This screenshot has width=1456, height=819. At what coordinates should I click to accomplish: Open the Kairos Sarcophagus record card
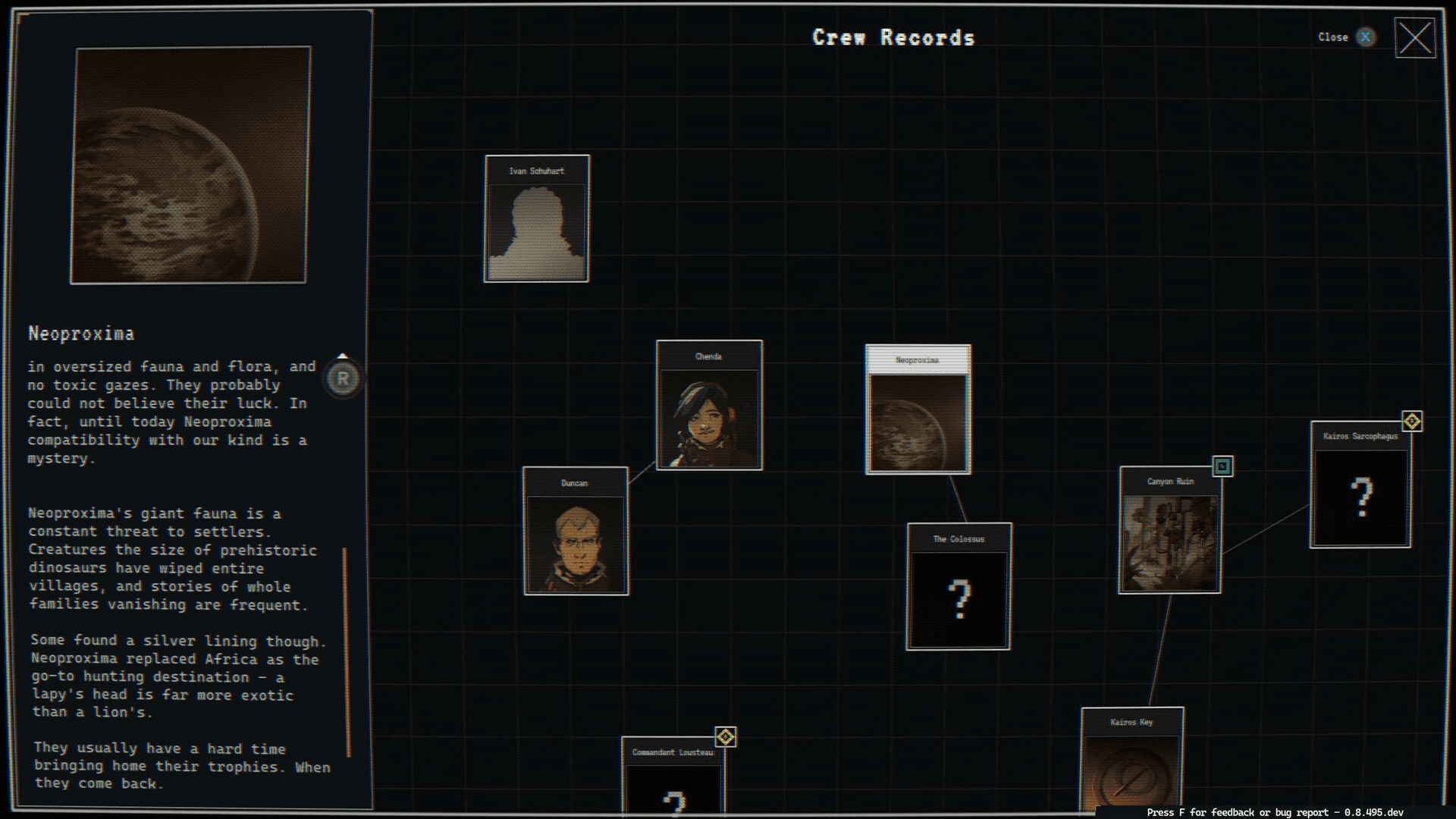[x=1360, y=485]
